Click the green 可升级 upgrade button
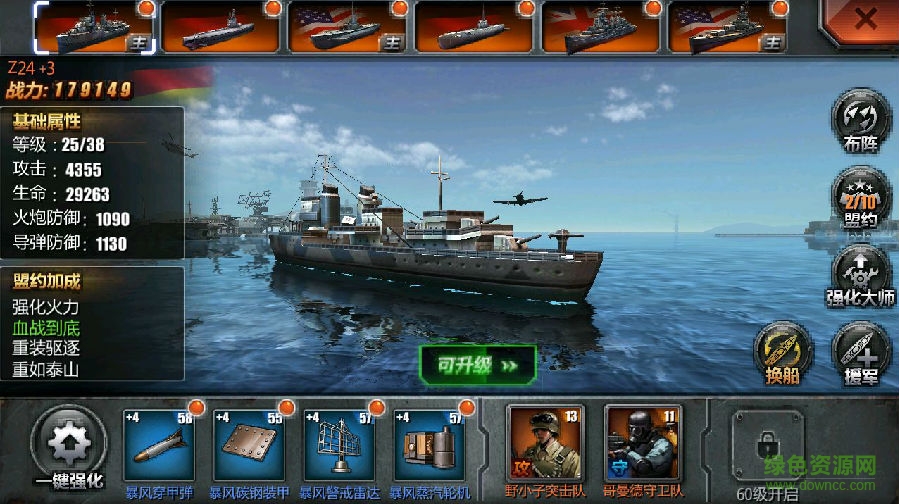The image size is (899, 504). coord(478,365)
